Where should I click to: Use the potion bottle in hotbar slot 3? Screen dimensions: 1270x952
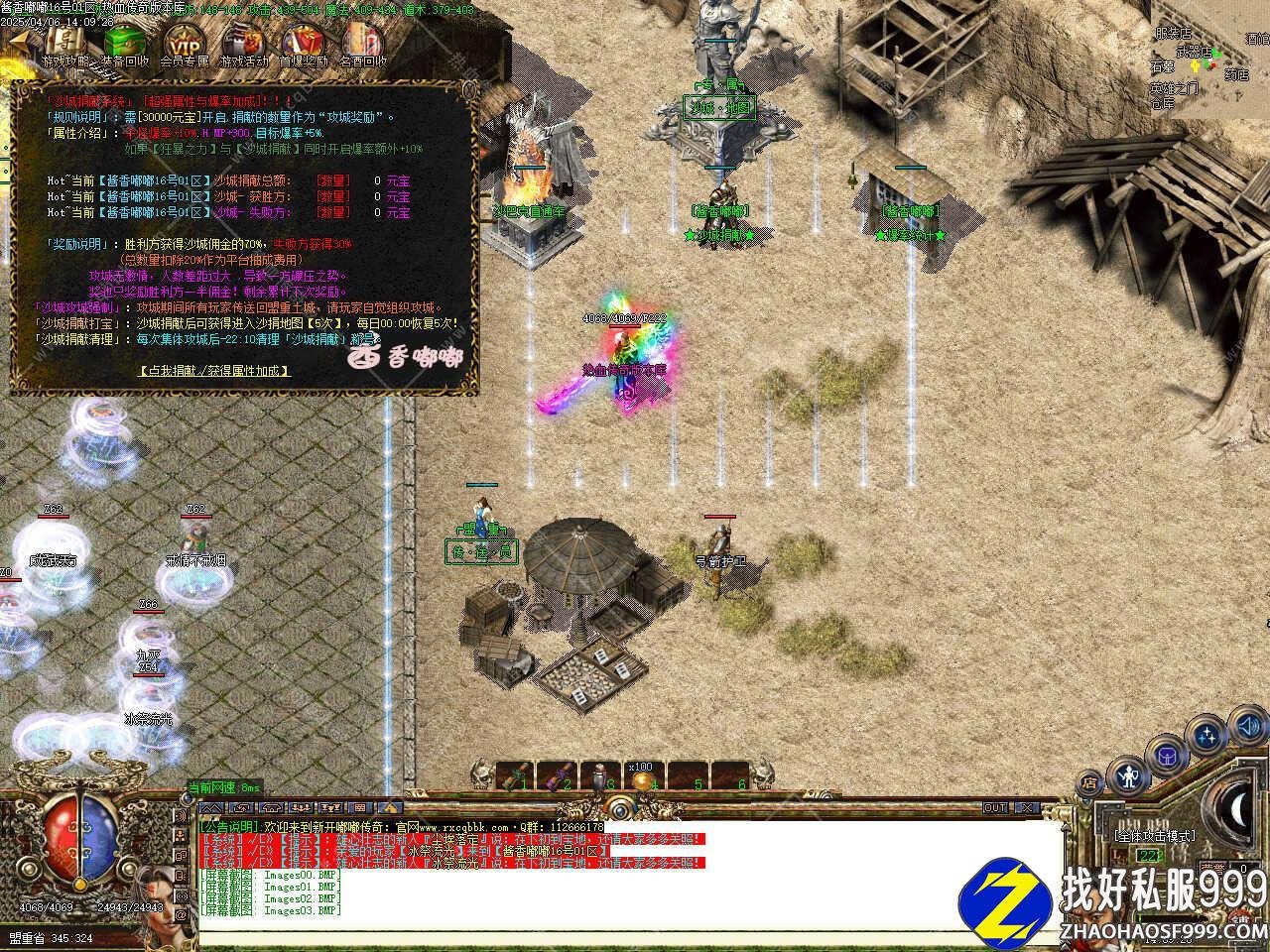pos(598,776)
